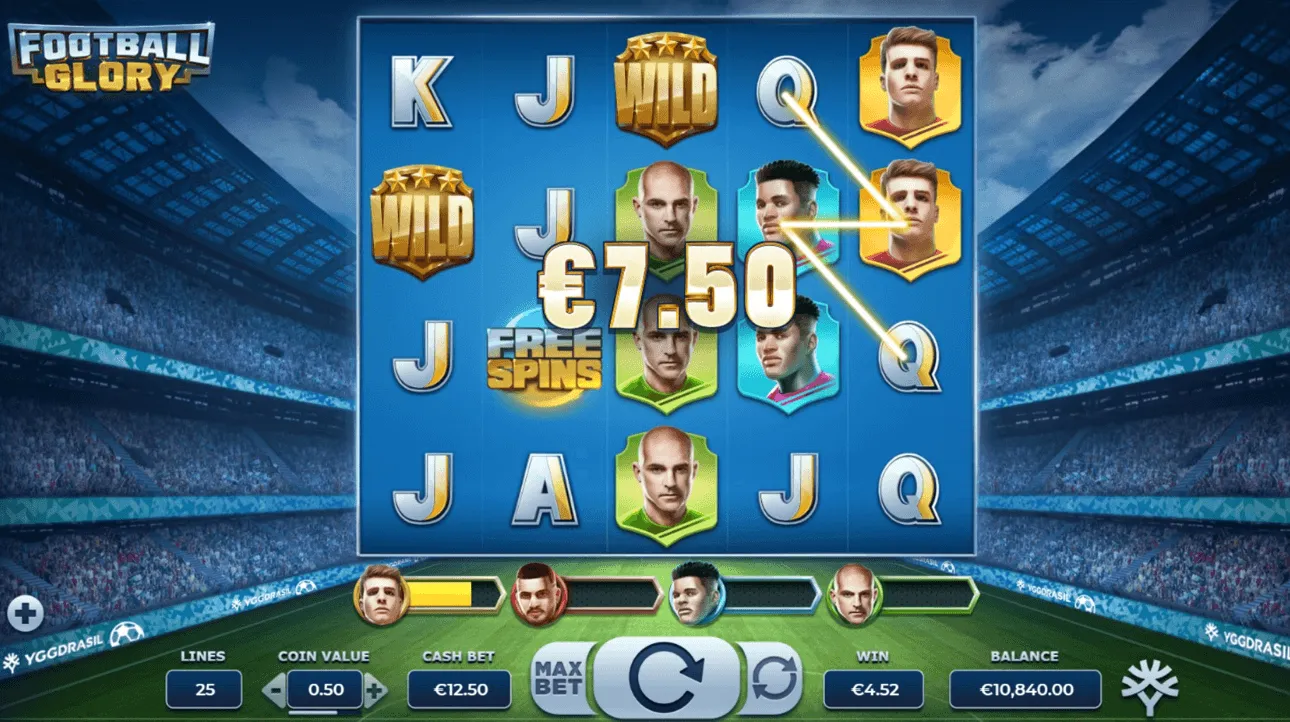Click the blue-team player icon above the teal meter
This screenshot has width=1290, height=722.
tap(694, 594)
